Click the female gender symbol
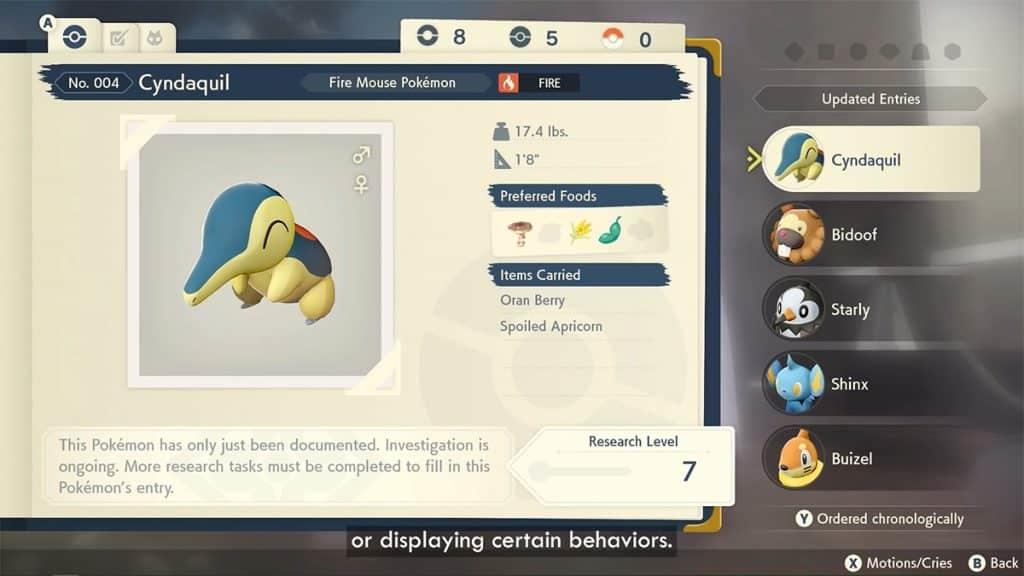 [361, 183]
